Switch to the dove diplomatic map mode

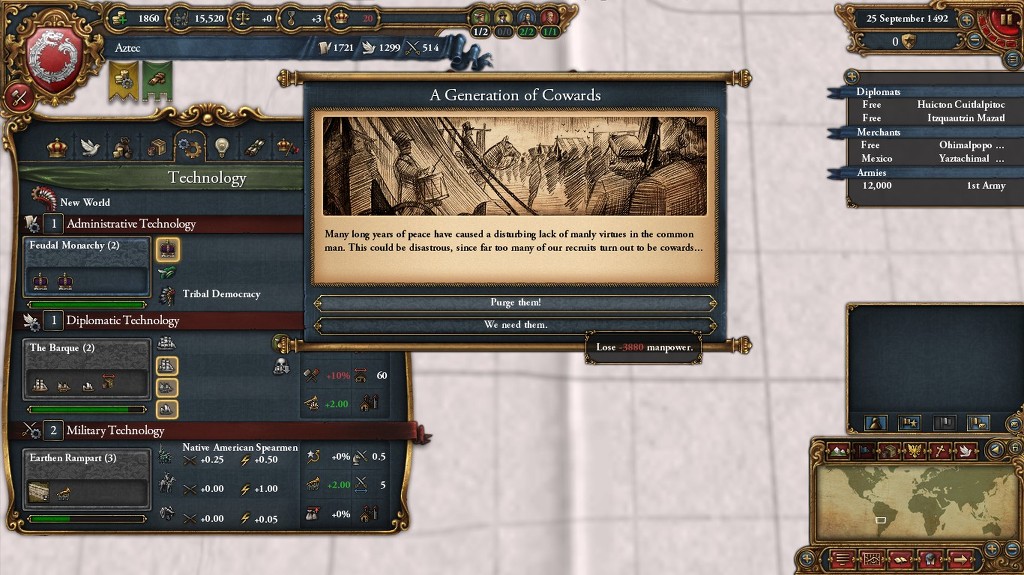[965, 450]
